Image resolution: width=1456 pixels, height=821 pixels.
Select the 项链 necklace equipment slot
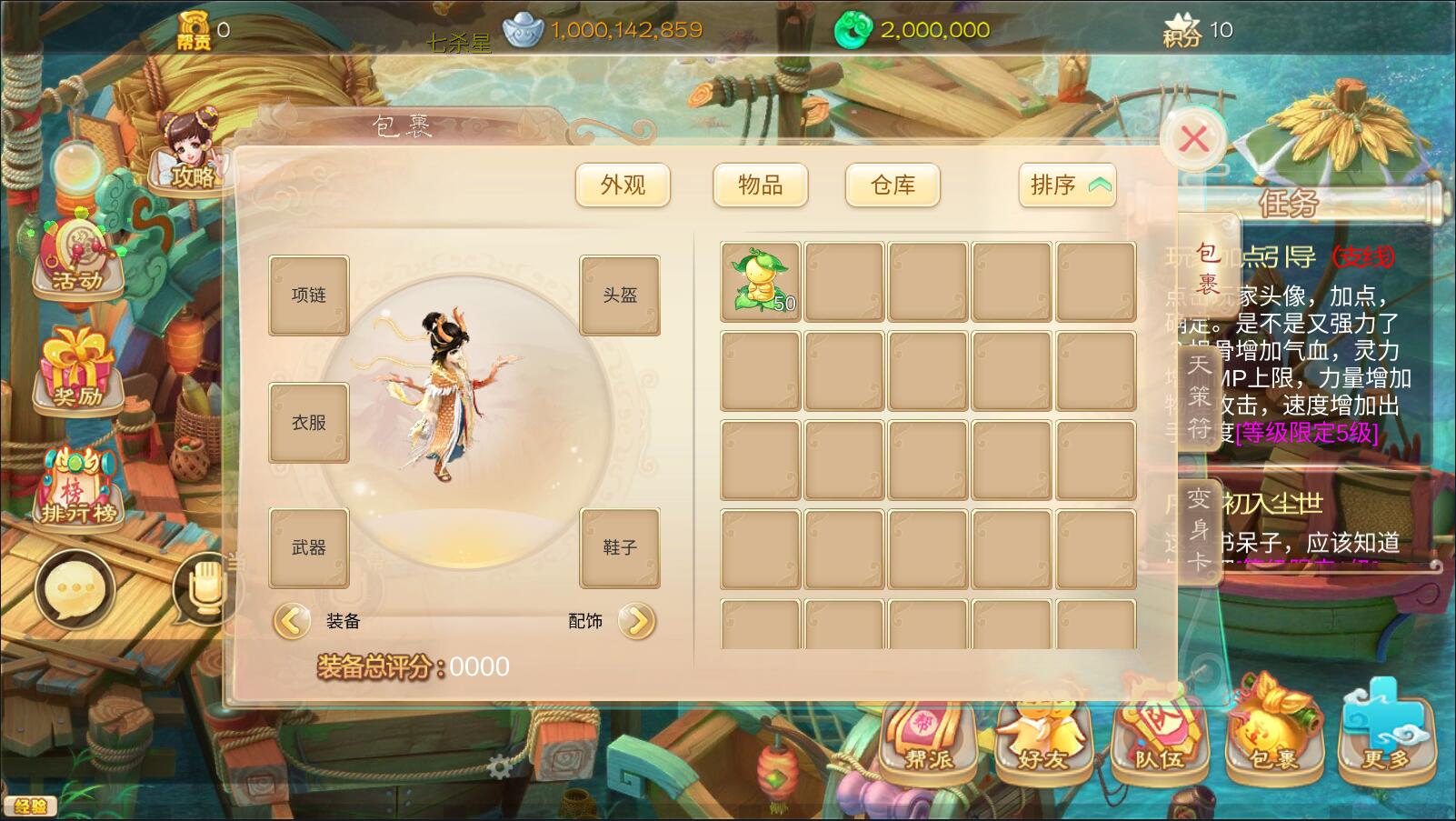309,295
